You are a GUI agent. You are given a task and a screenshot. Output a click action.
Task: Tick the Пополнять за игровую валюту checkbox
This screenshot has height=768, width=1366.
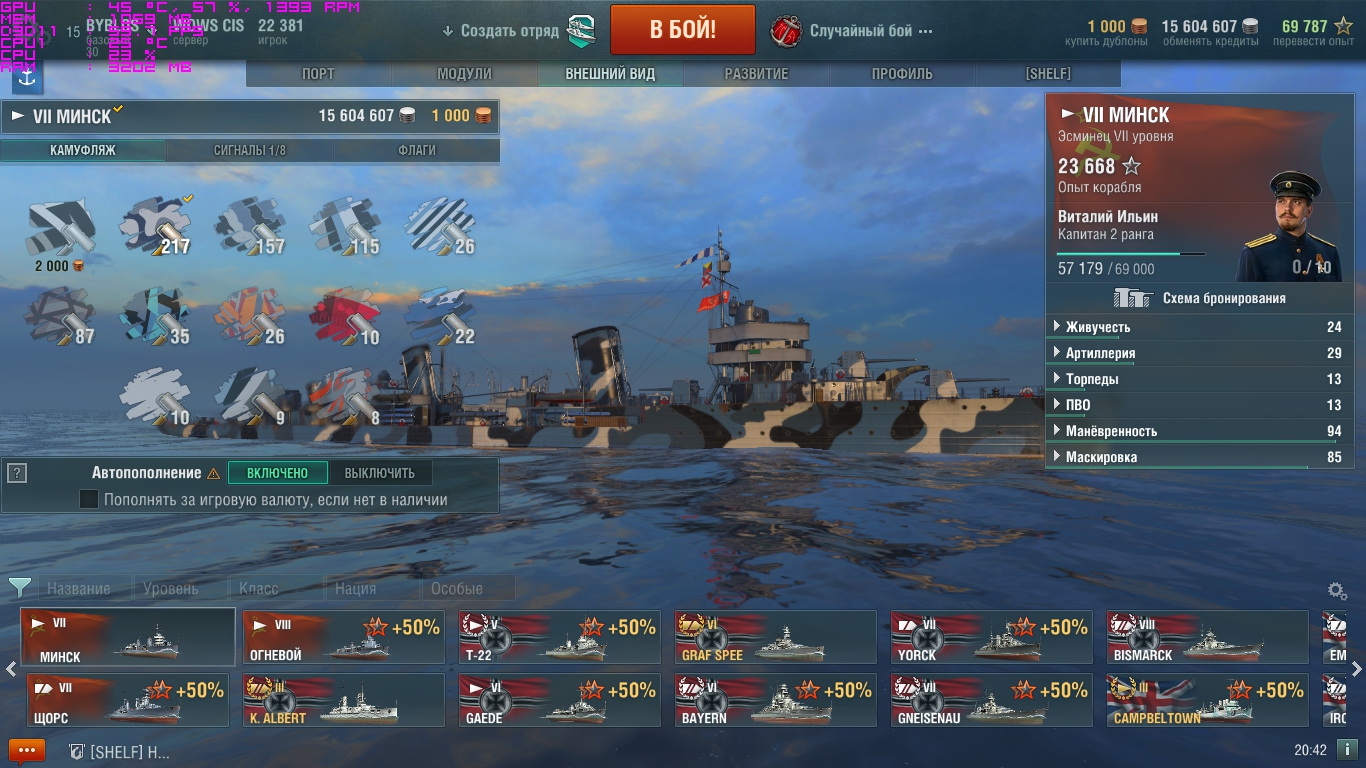[x=89, y=499]
